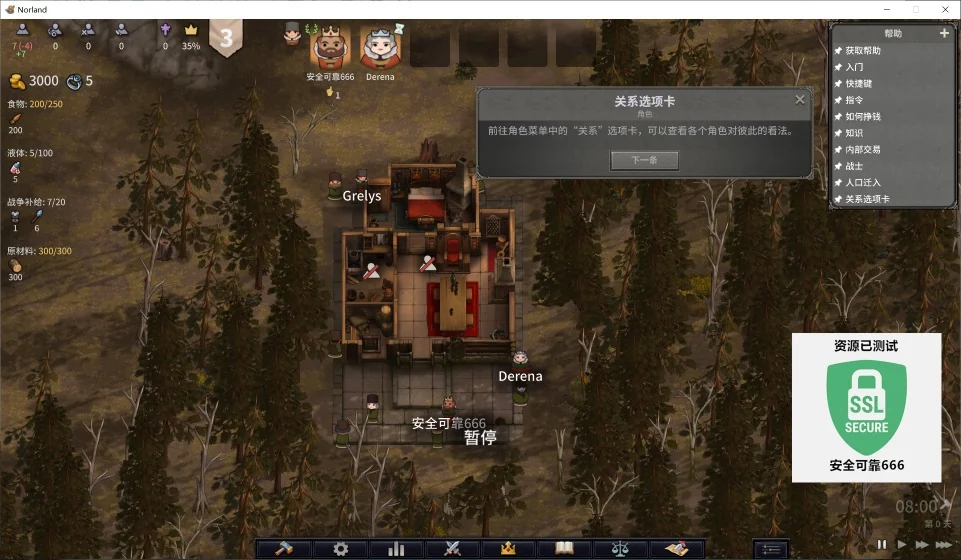
Task: Open the 获取帮助 help entry
Action: click(x=863, y=51)
